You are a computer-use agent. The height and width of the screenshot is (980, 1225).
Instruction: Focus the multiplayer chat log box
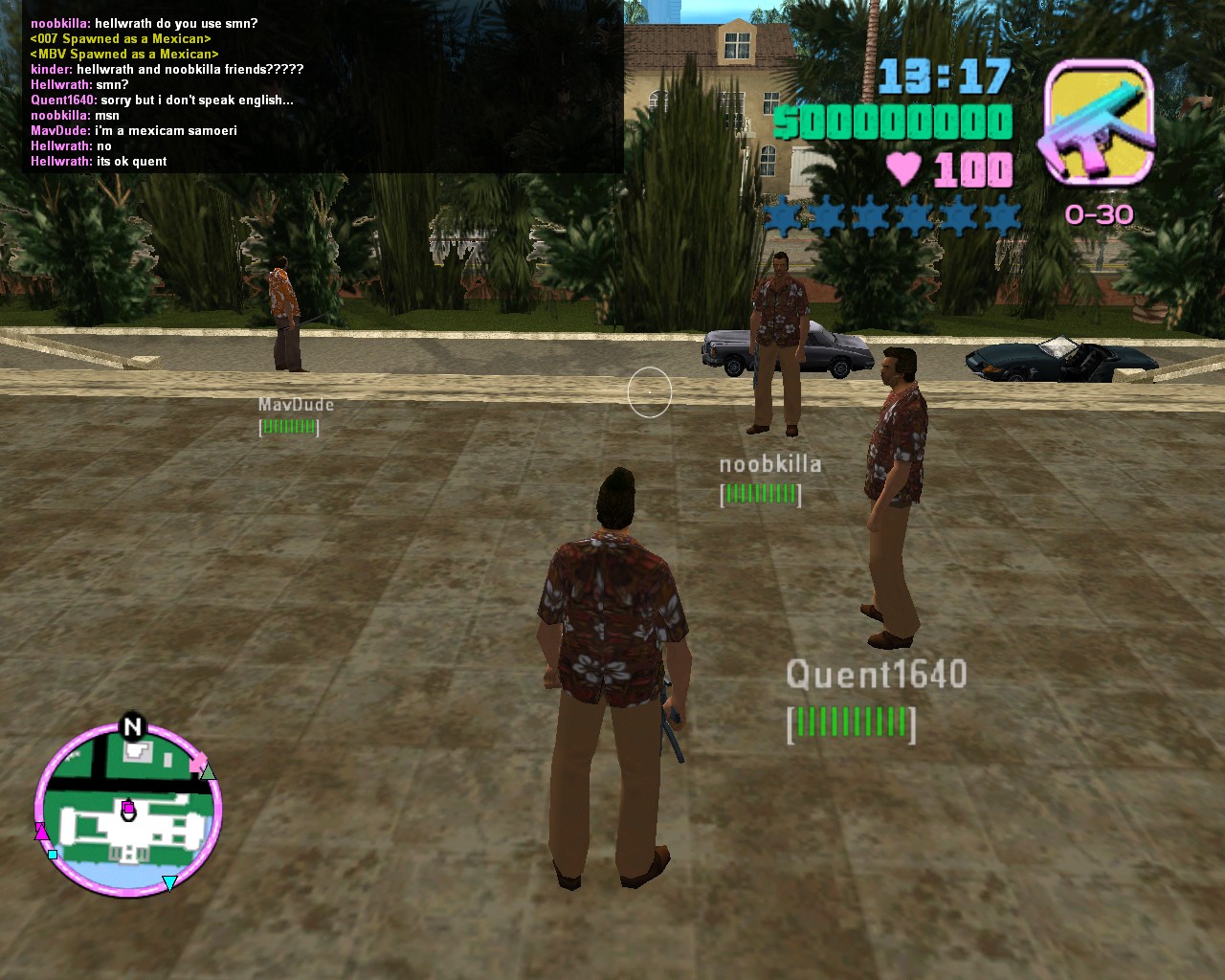click(323, 92)
